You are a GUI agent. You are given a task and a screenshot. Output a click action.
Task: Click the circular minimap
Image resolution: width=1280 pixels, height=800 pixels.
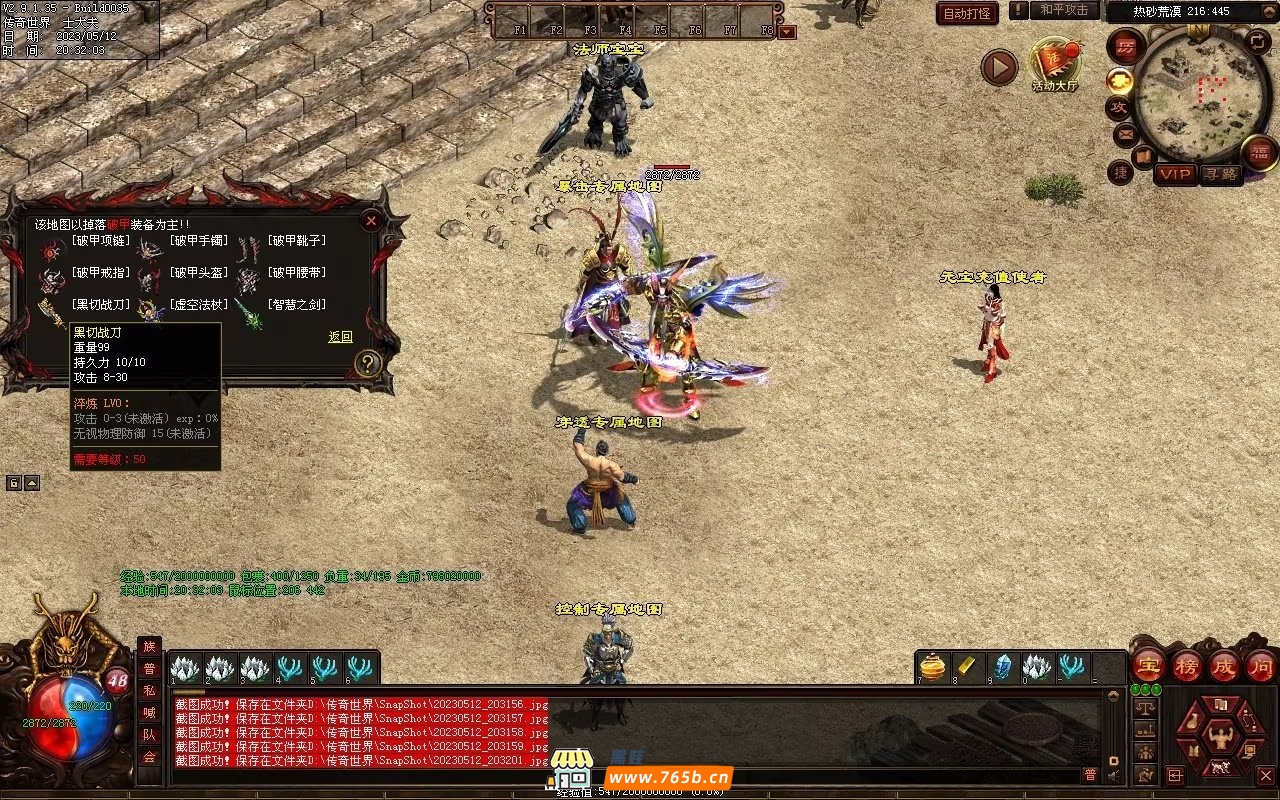[x=1189, y=95]
